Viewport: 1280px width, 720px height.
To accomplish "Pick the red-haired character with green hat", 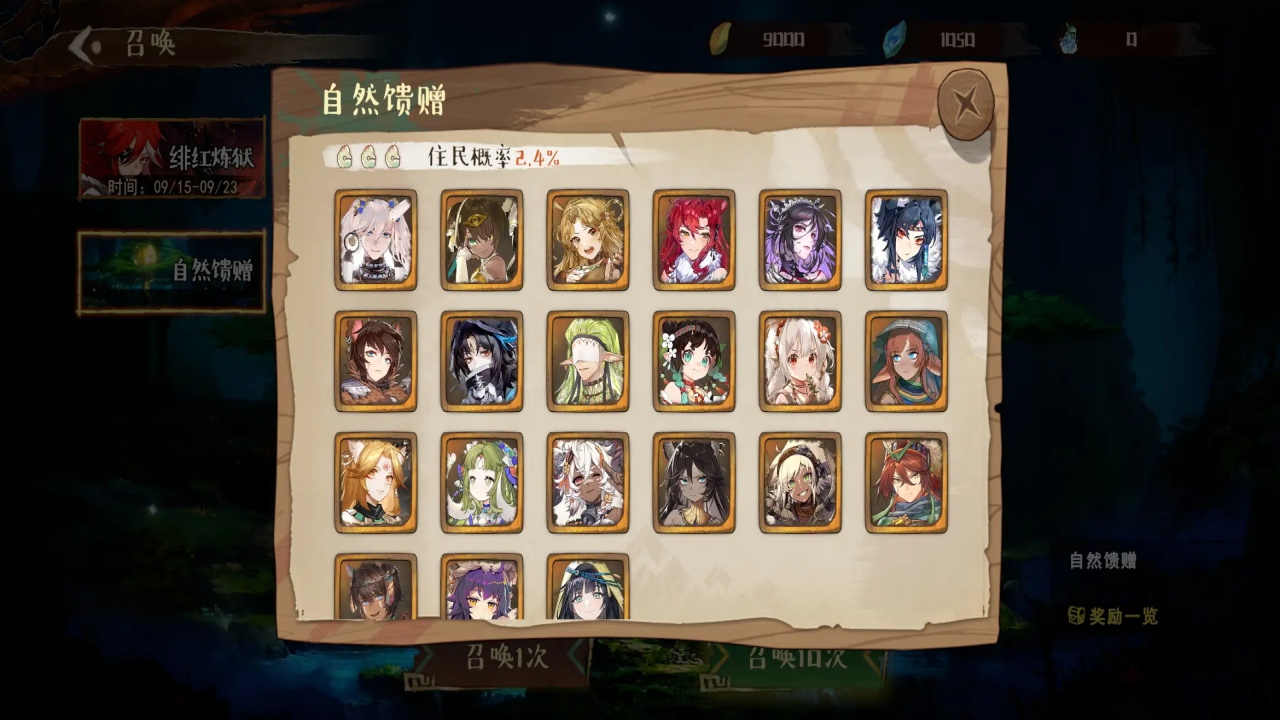I will tap(906, 482).
